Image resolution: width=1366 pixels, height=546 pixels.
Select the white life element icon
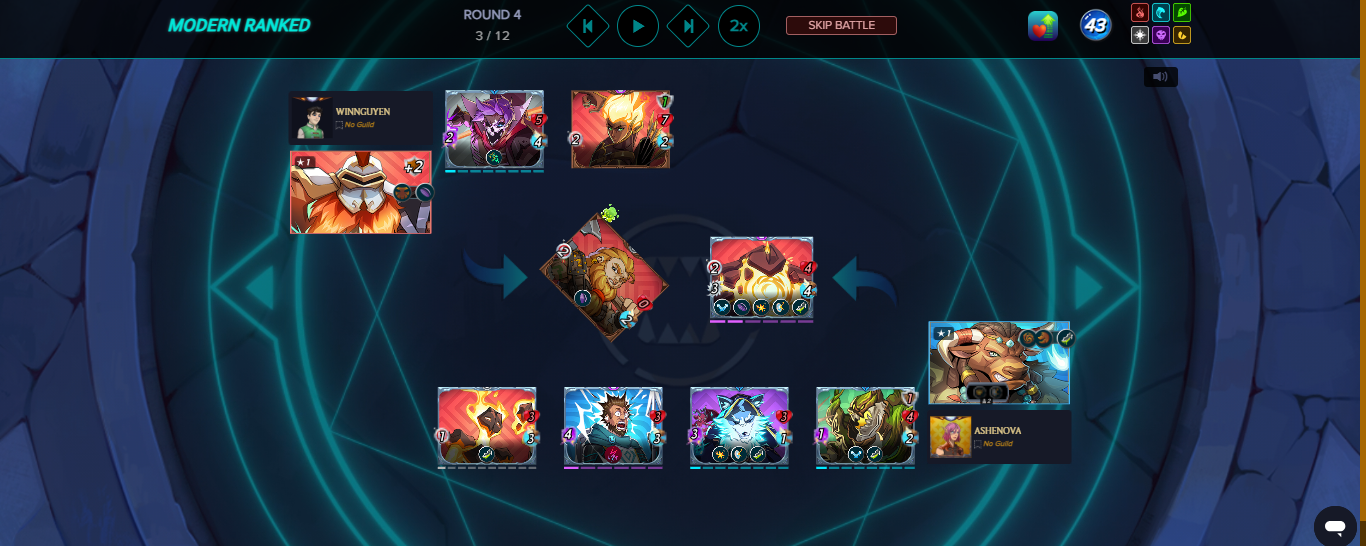click(x=1140, y=35)
